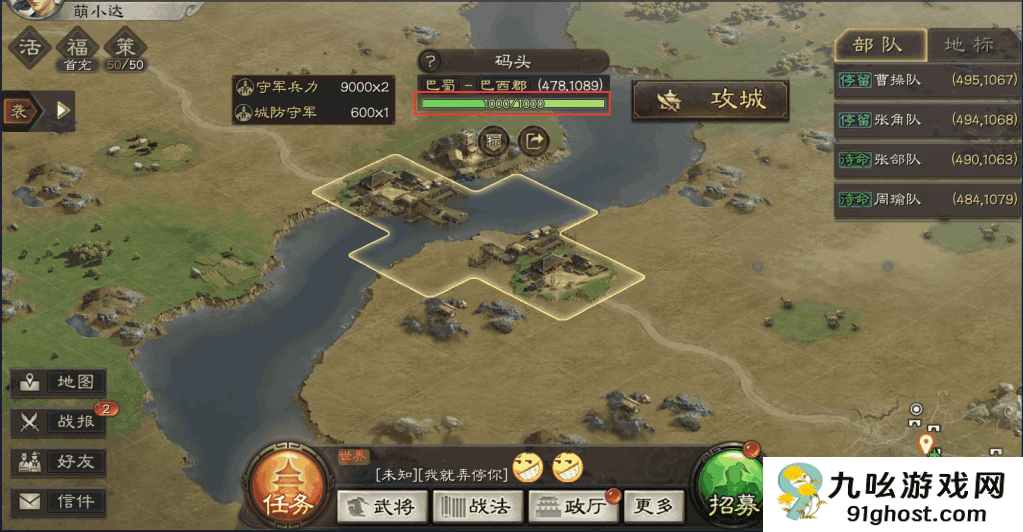Share the dock location via arrow icon
This screenshot has height=532, width=1023.
(535, 141)
